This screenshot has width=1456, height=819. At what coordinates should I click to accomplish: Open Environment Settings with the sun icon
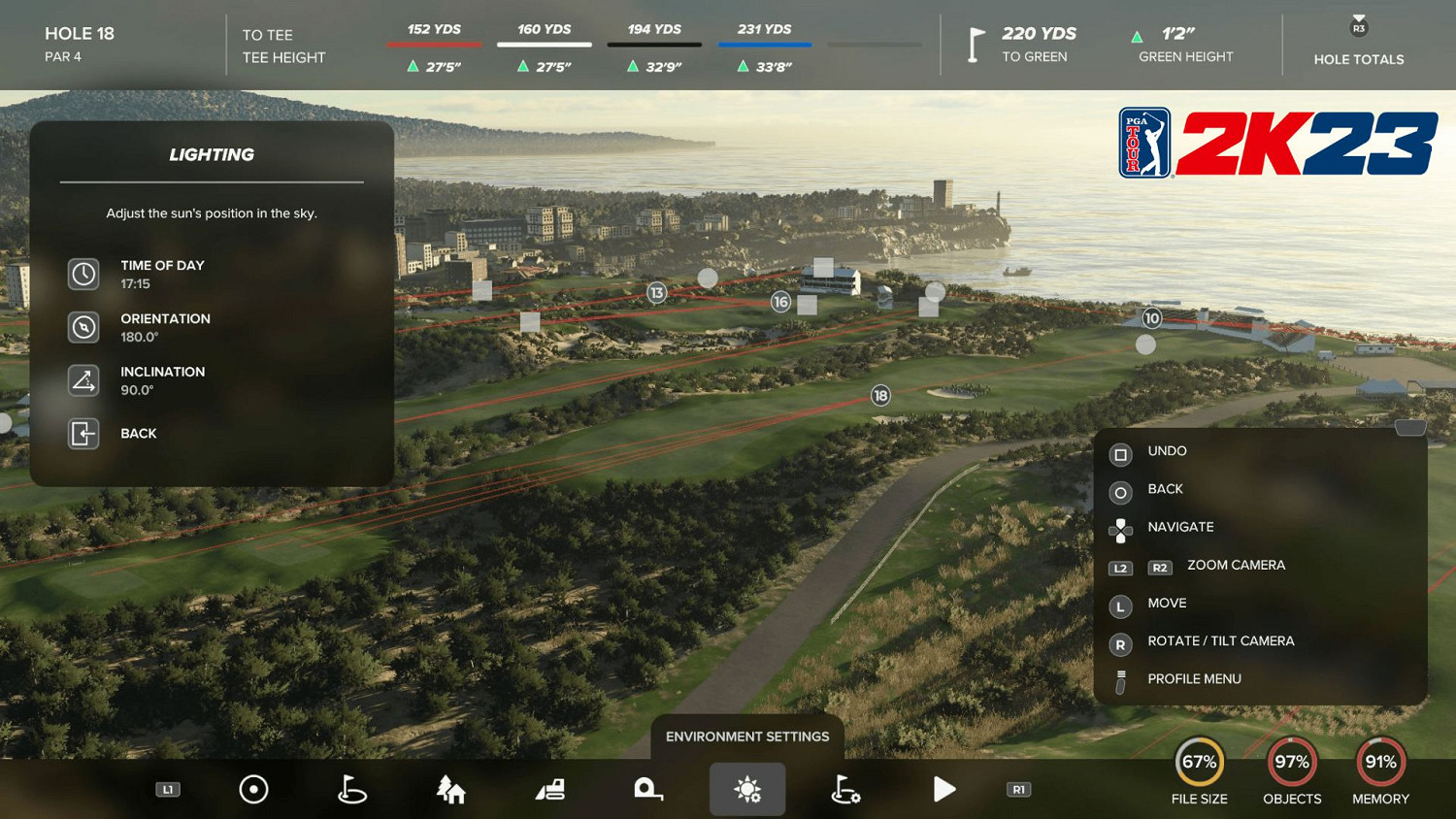746,789
